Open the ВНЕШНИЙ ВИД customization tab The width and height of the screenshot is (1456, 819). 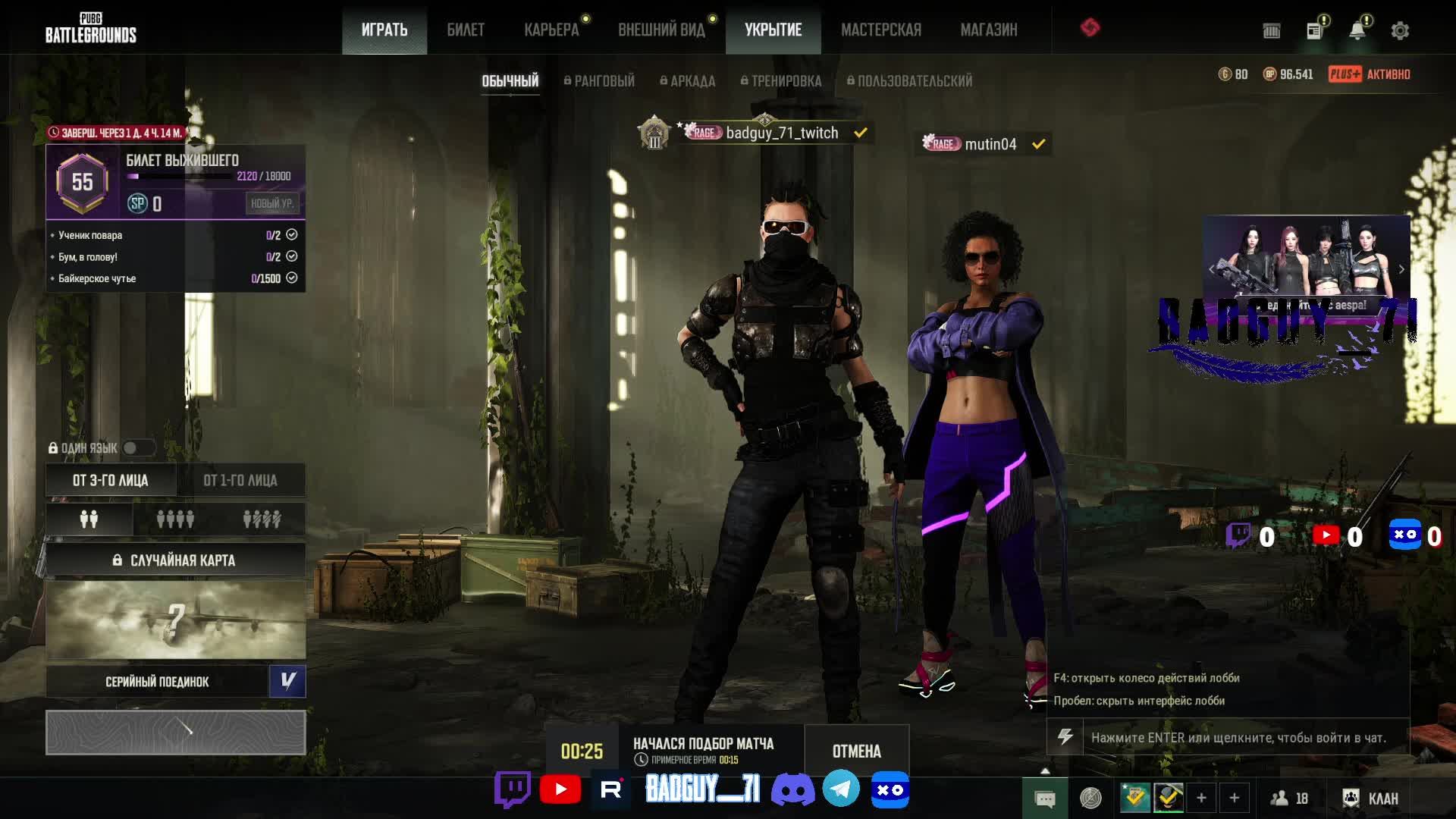point(661,30)
